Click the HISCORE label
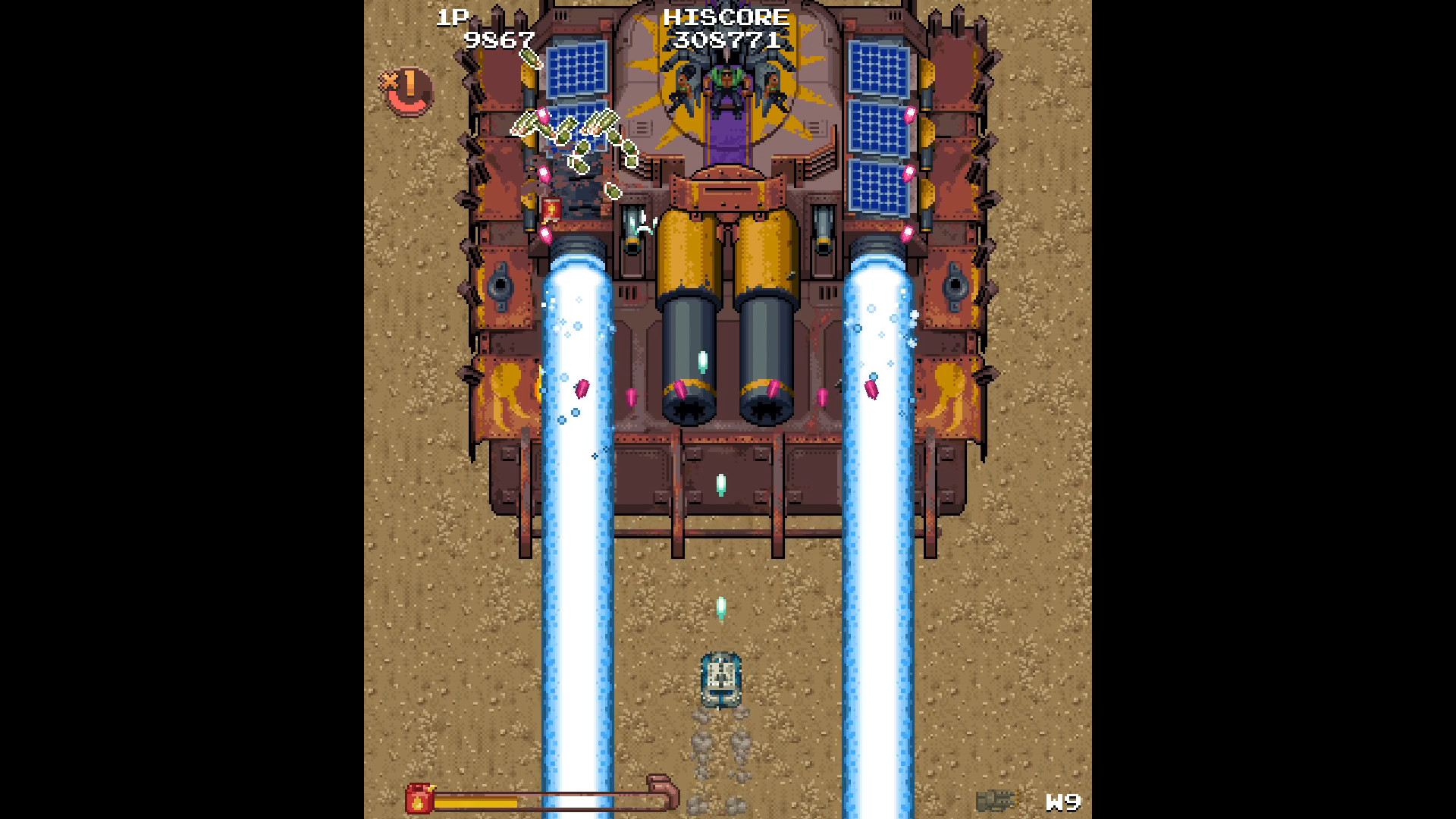 (x=726, y=18)
